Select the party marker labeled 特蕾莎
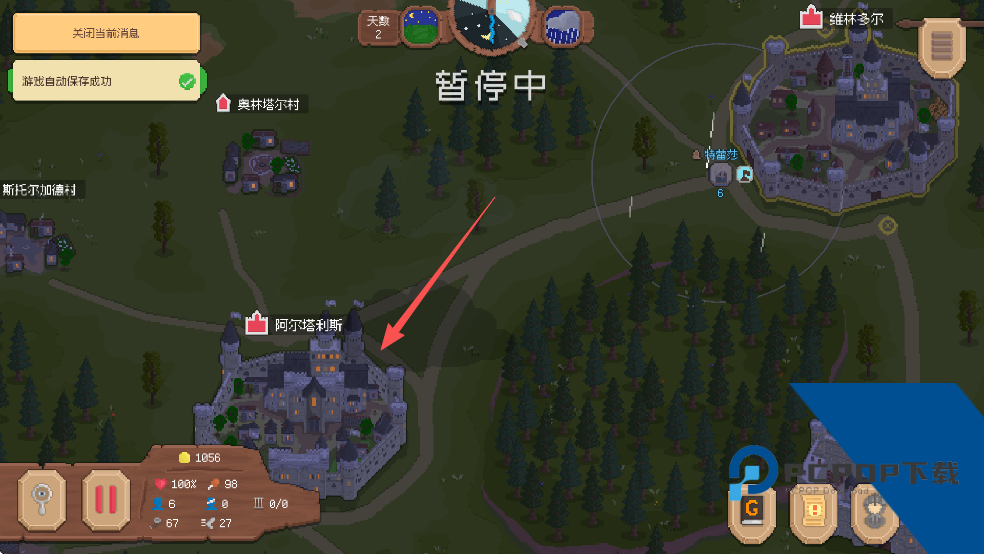The height and width of the screenshot is (554, 984). pyautogui.click(x=720, y=174)
